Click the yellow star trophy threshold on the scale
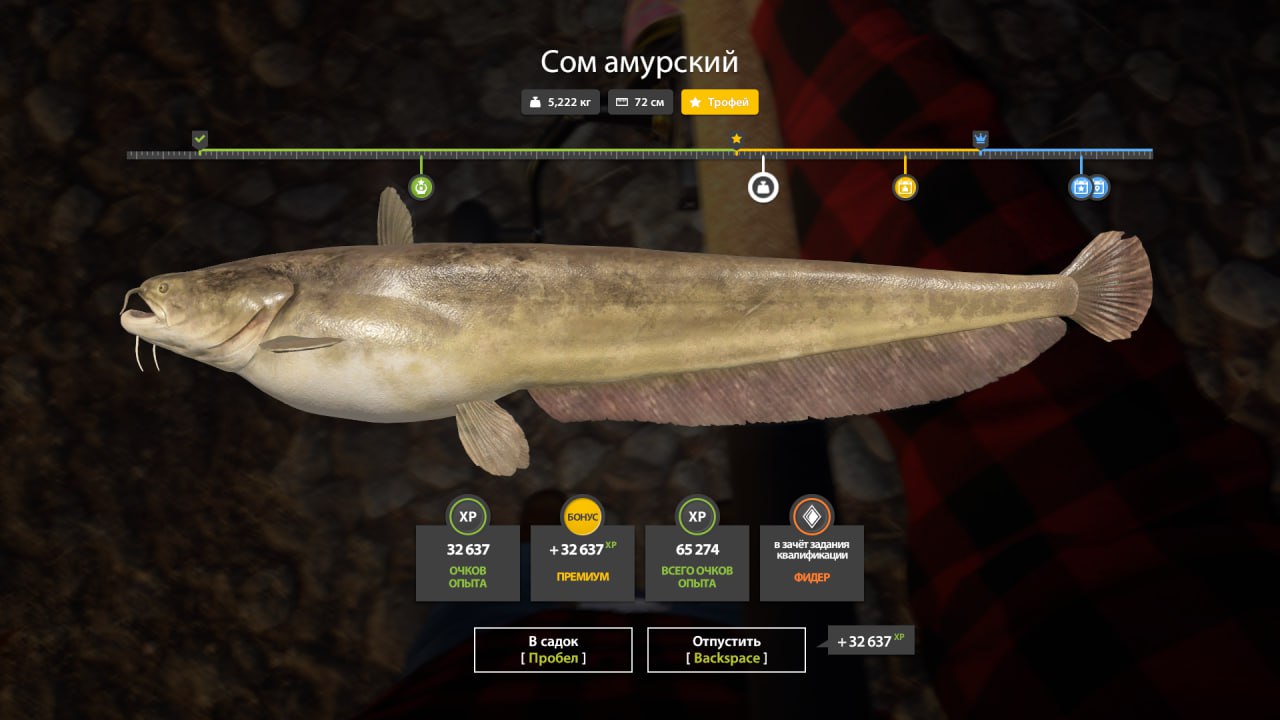The image size is (1280, 720). click(737, 139)
